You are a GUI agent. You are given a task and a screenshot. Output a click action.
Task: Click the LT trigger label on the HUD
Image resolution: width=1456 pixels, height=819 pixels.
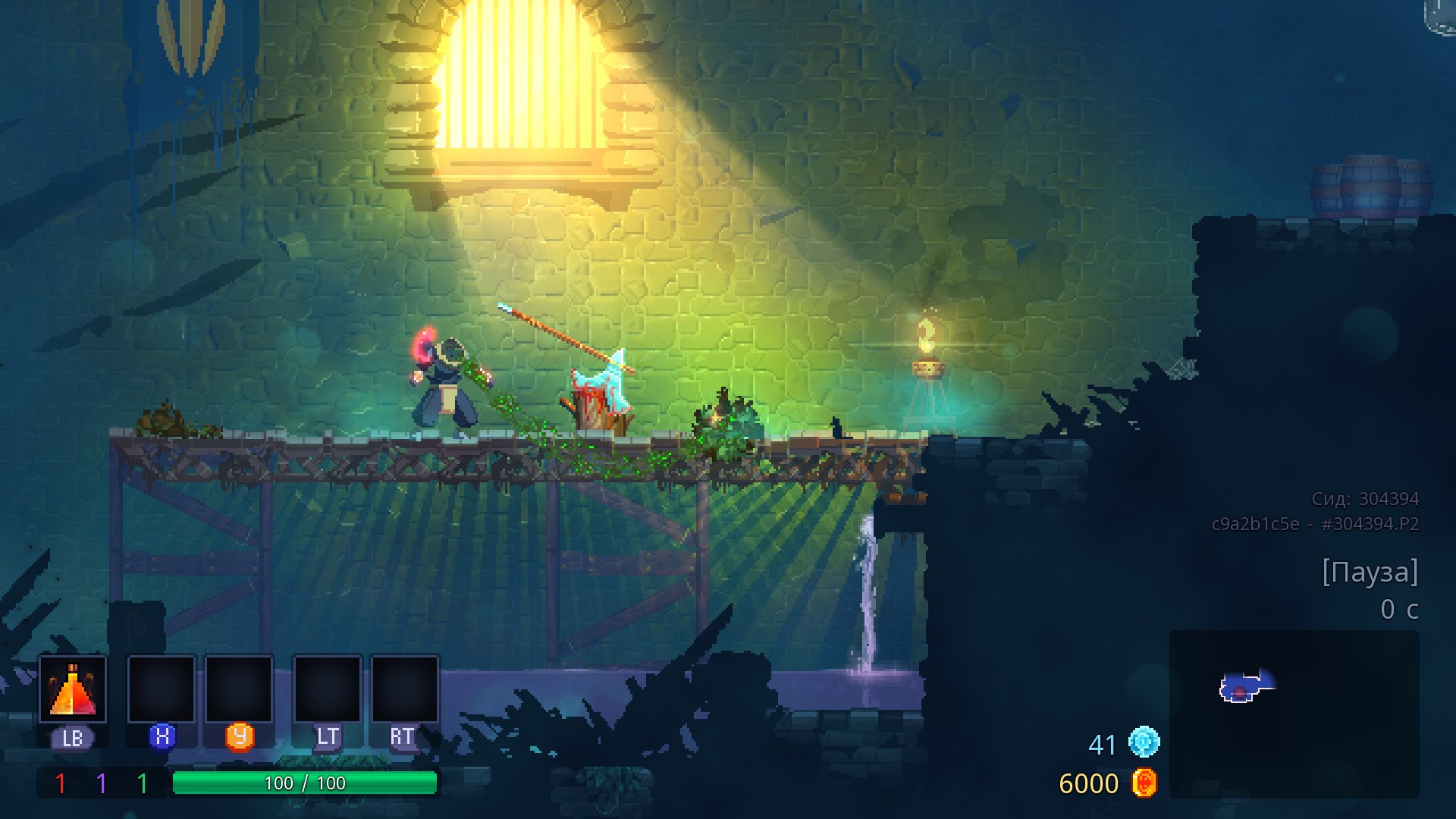pos(328,736)
